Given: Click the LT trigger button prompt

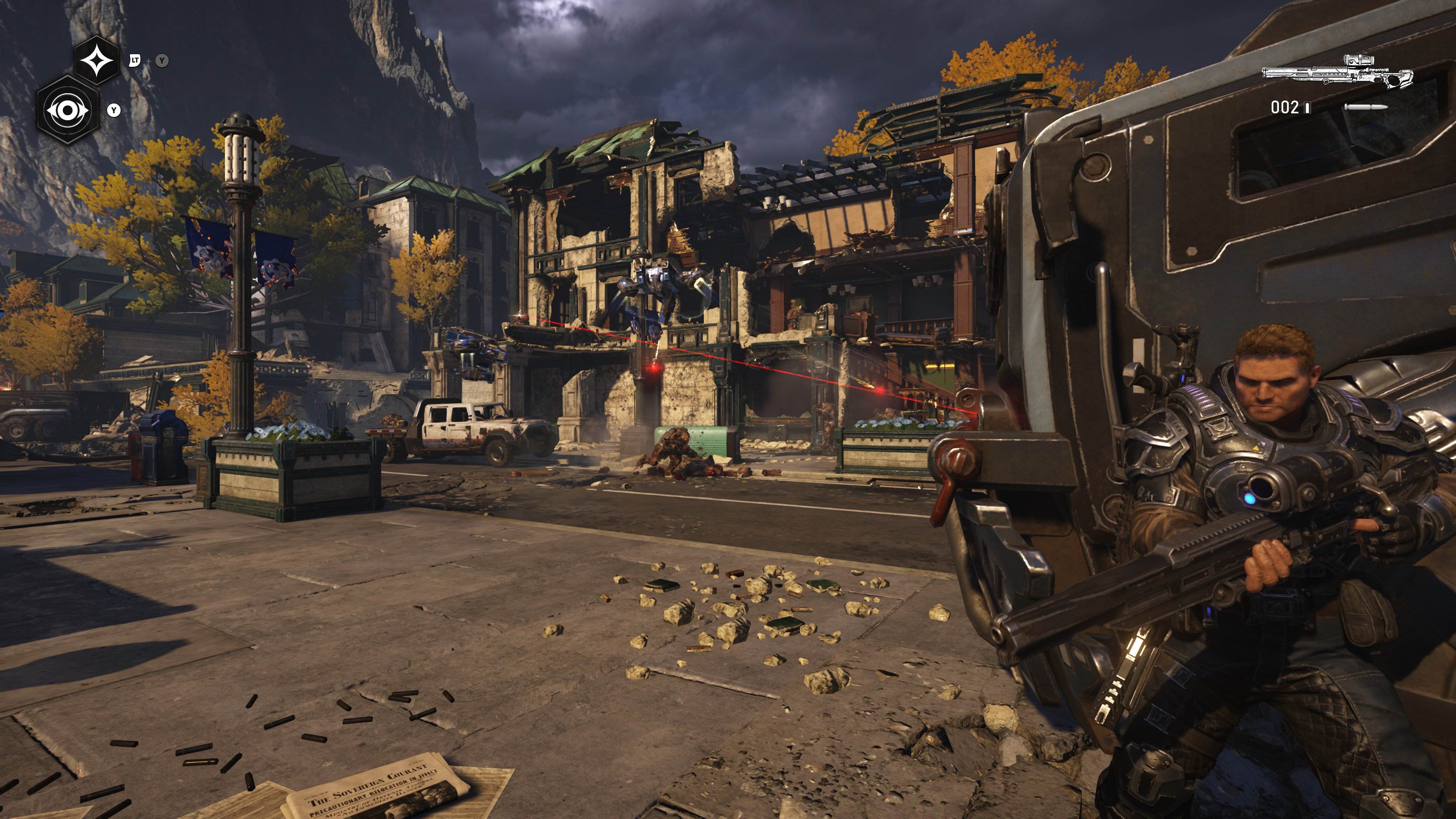Looking at the screenshot, I should [x=136, y=61].
